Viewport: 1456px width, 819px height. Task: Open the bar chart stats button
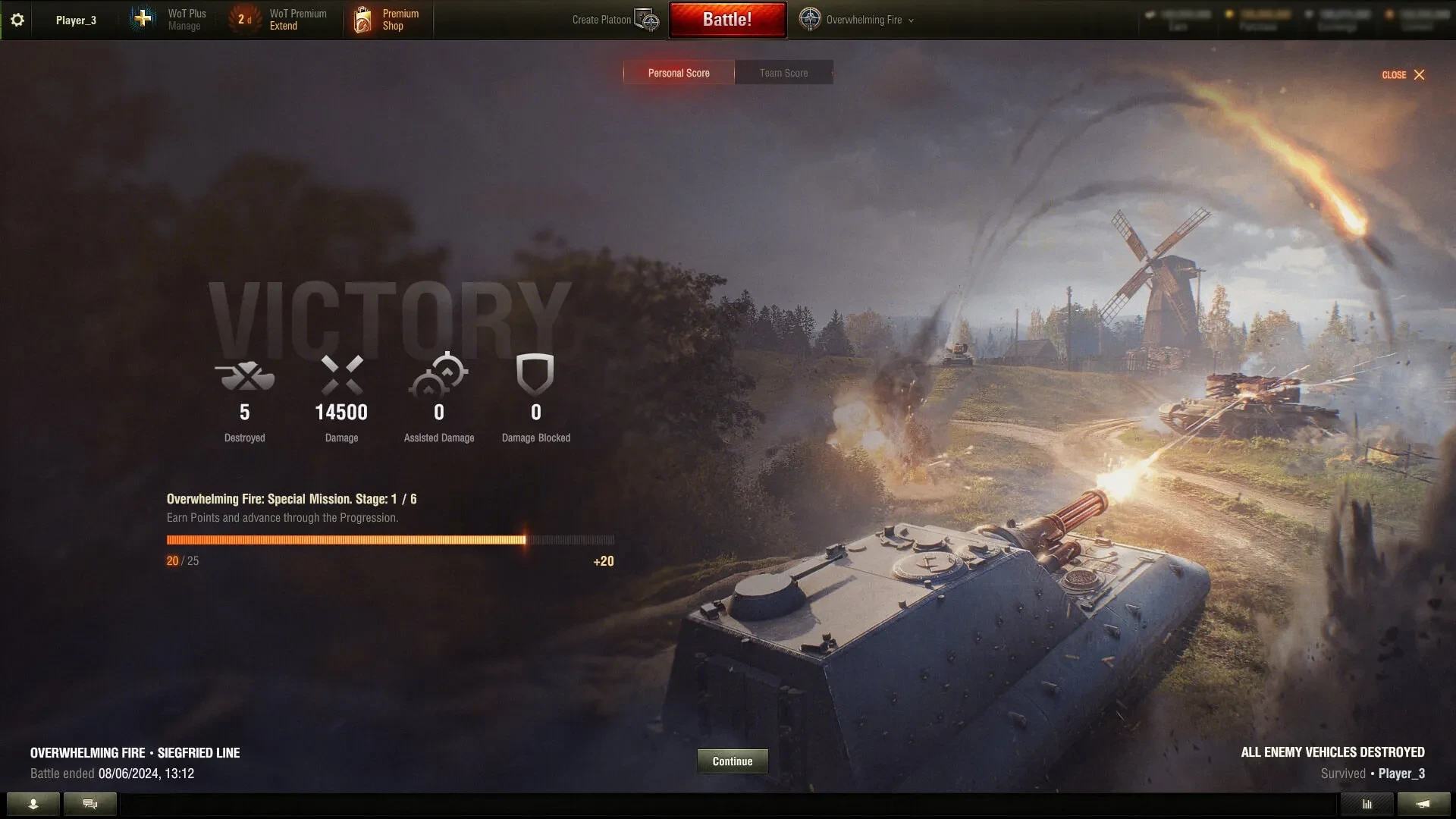click(x=1367, y=804)
